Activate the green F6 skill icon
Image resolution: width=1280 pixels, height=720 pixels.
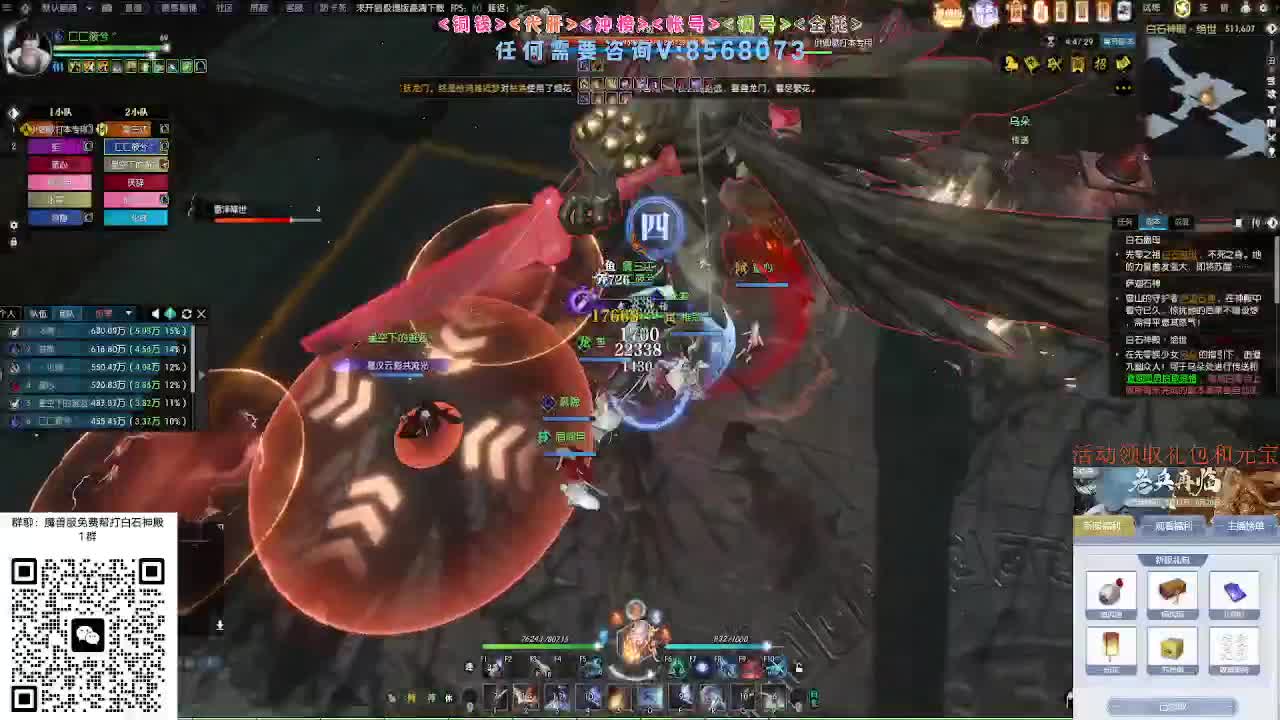(x=678, y=668)
